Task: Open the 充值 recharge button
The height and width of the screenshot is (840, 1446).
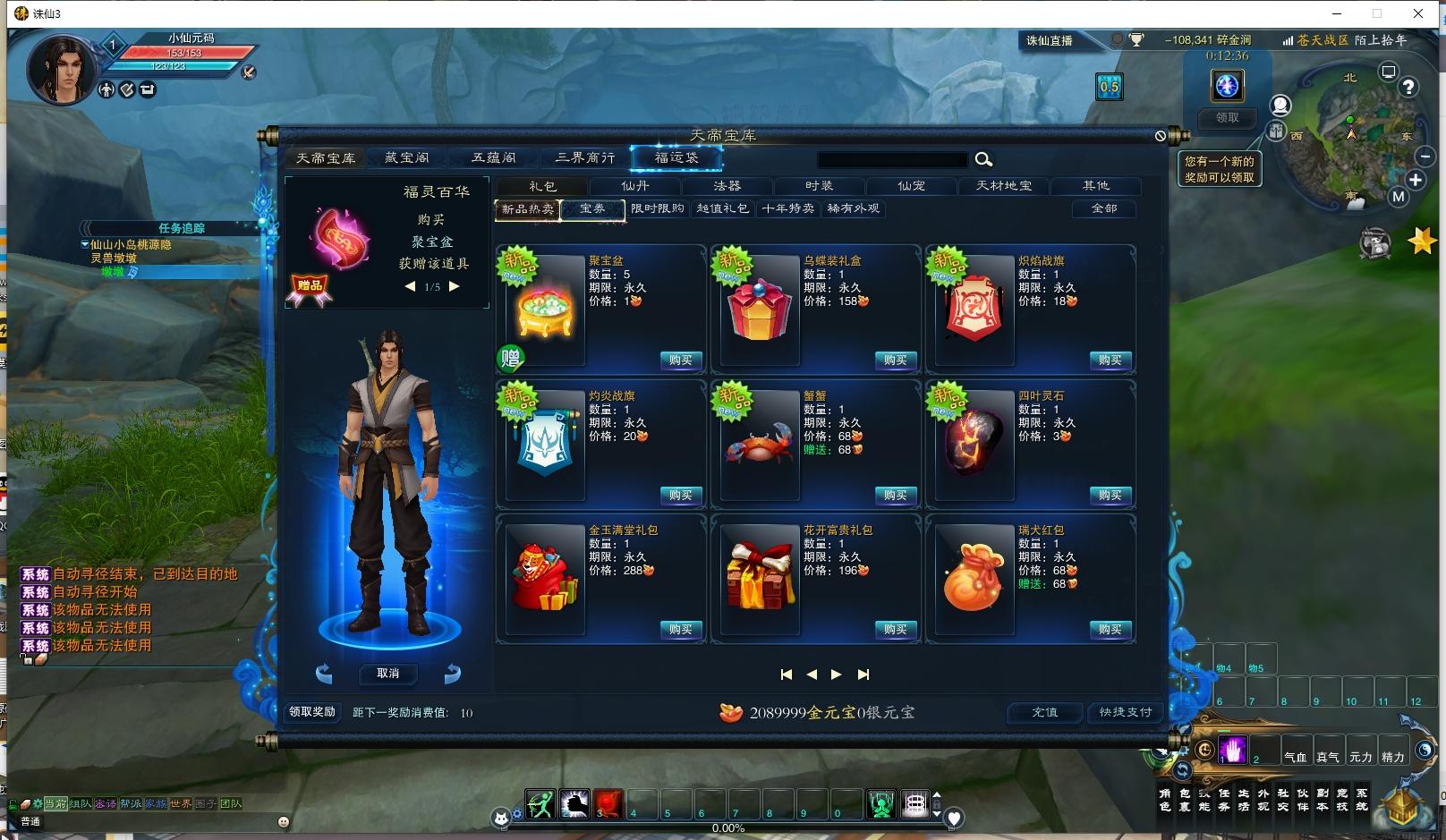Action: coord(1044,713)
